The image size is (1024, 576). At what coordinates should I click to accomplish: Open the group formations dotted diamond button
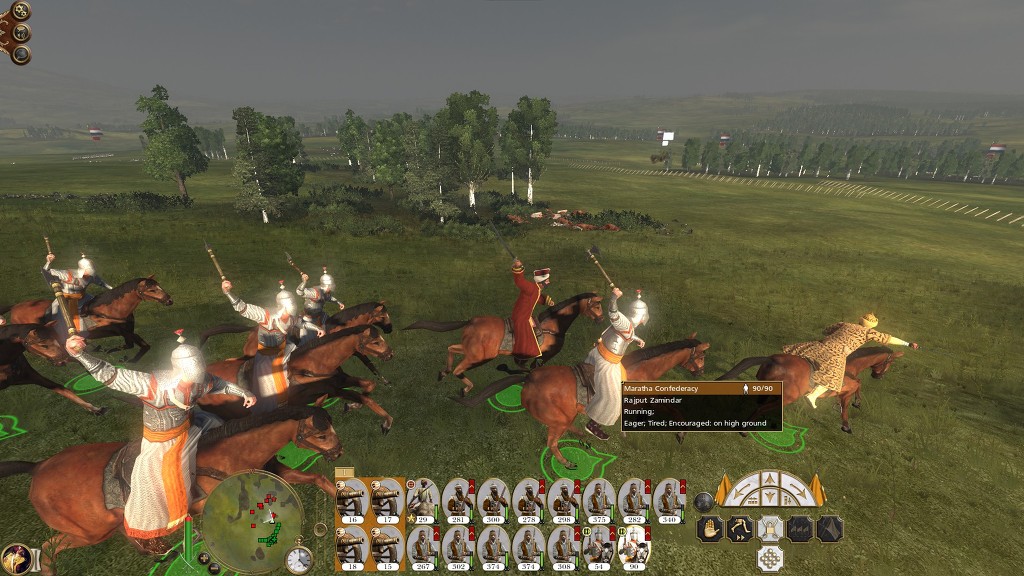point(770,558)
